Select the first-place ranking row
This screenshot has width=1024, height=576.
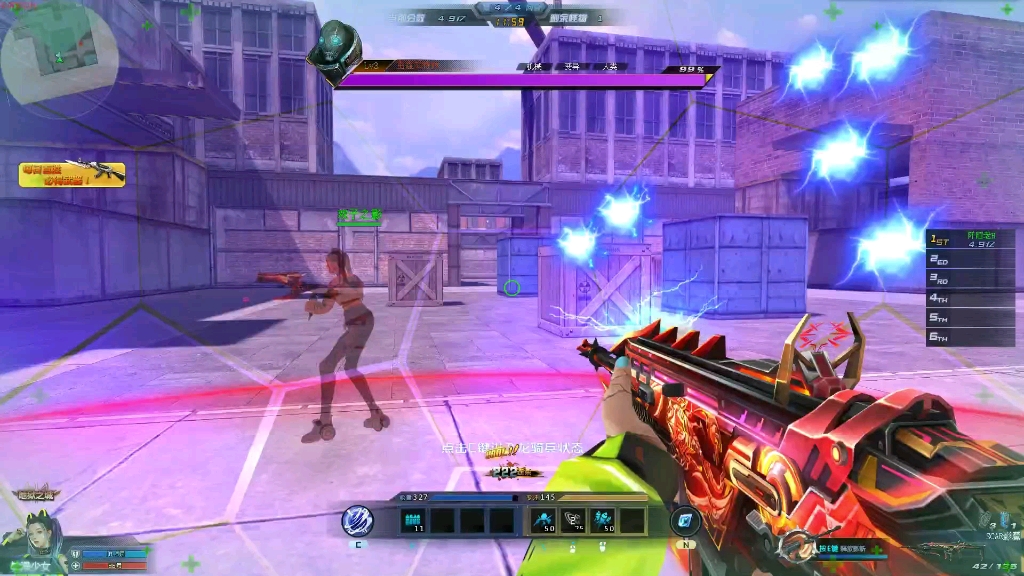point(970,240)
